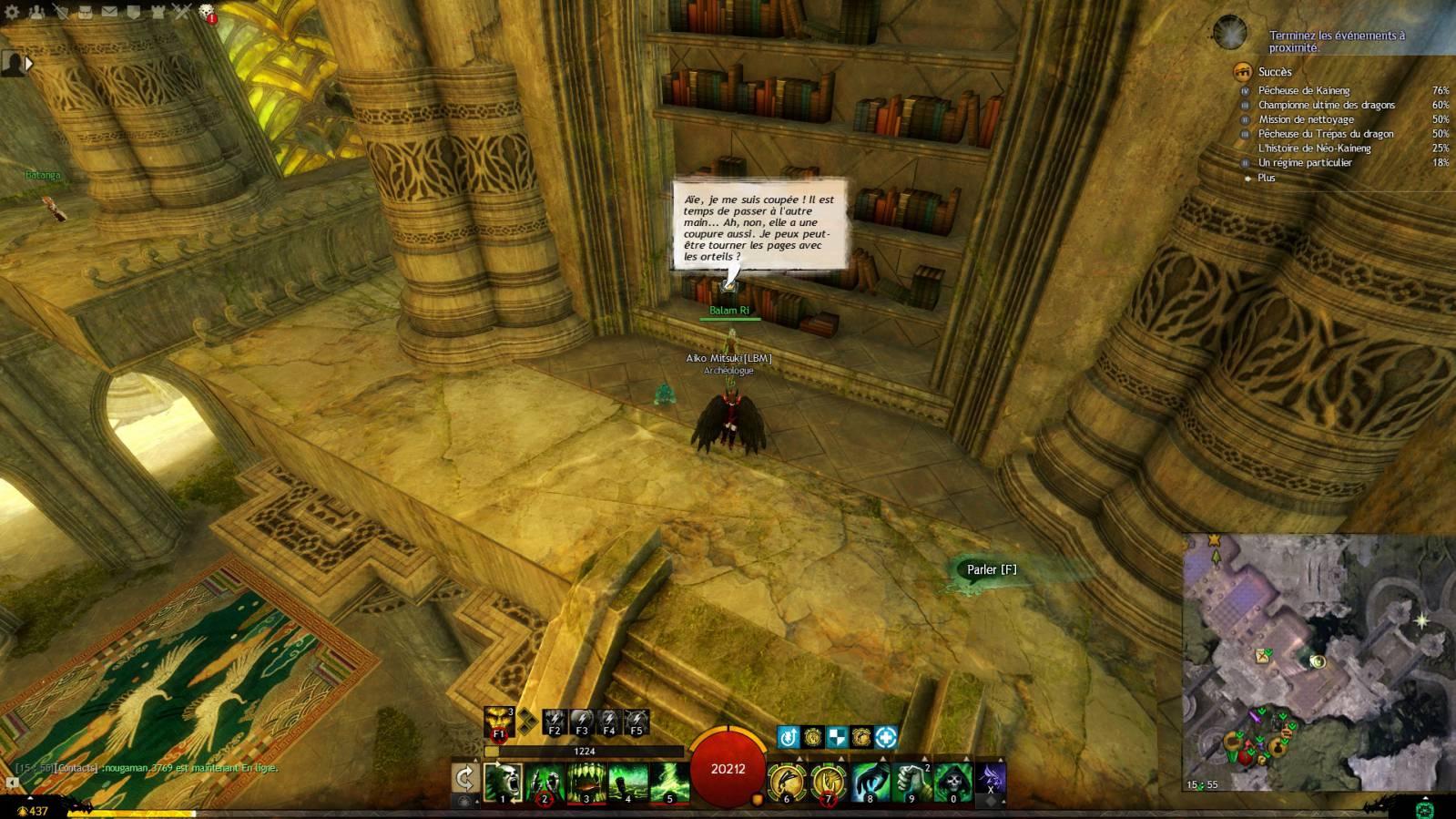Viewport: 1456px width, 819px height.
Task: Use the green fist utility skill 9
Action: [911, 783]
